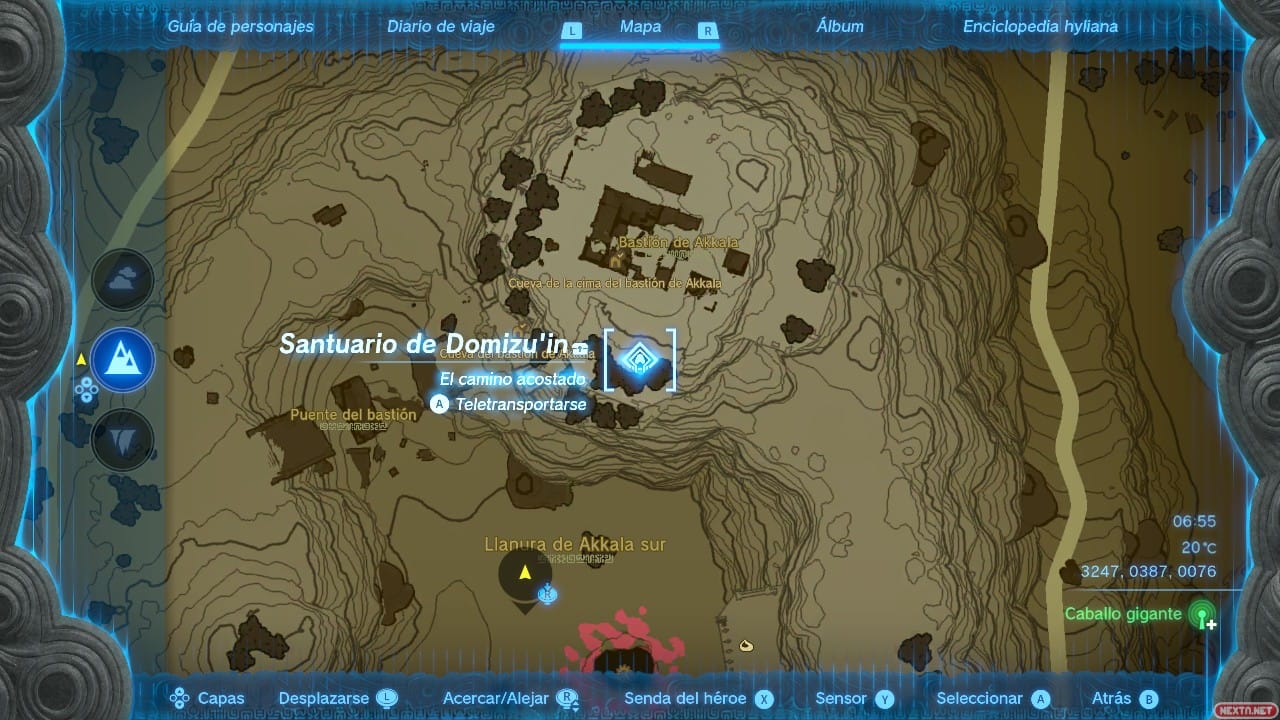Viewport: 1280px width, 720px height.
Task: Activate Senda del héroe path display
Action: tap(698, 699)
